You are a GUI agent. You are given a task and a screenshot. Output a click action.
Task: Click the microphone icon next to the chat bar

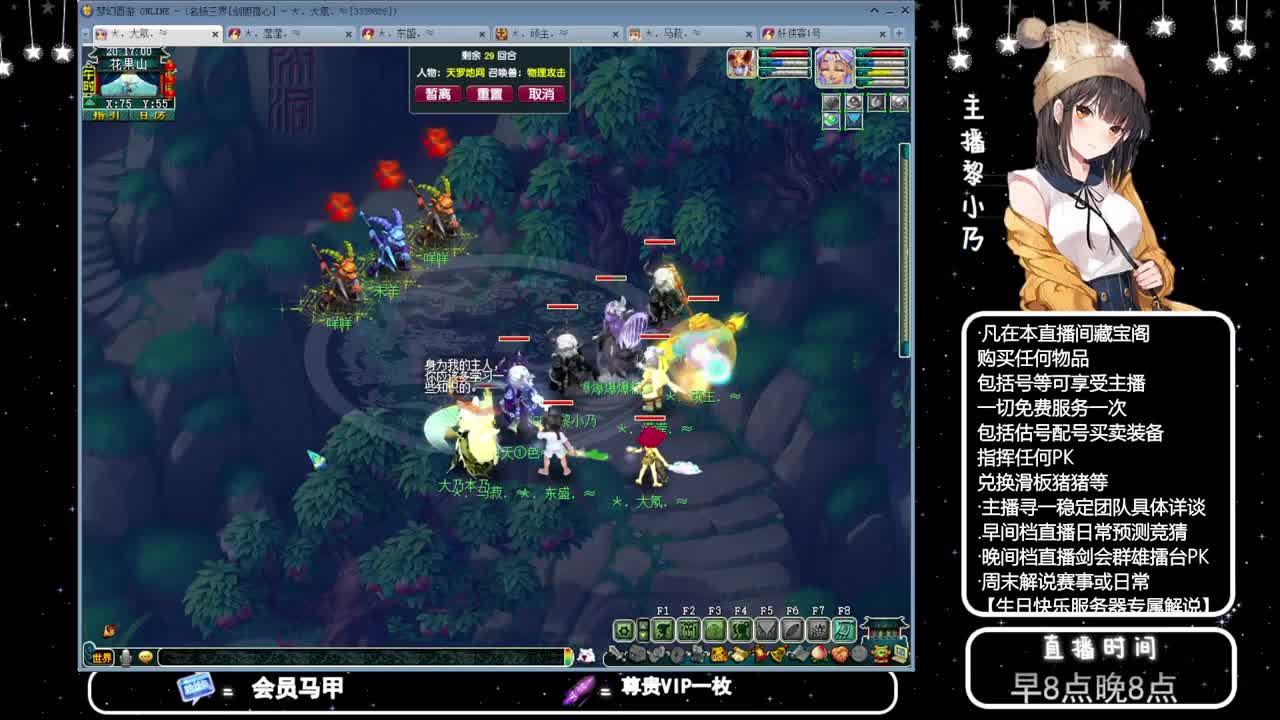[x=124, y=657]
